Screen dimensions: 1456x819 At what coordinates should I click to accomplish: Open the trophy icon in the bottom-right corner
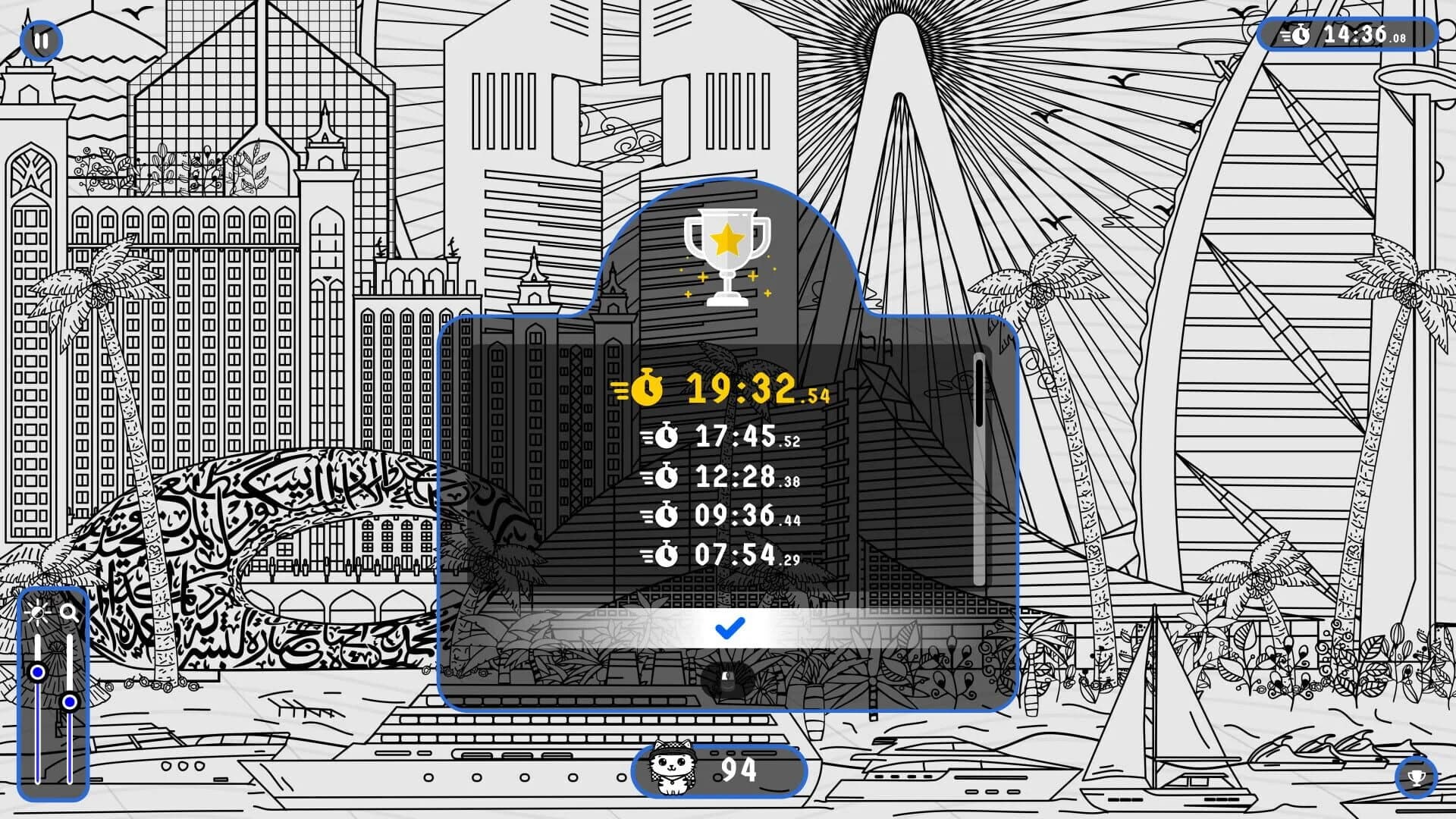(x=1417, y=778)
